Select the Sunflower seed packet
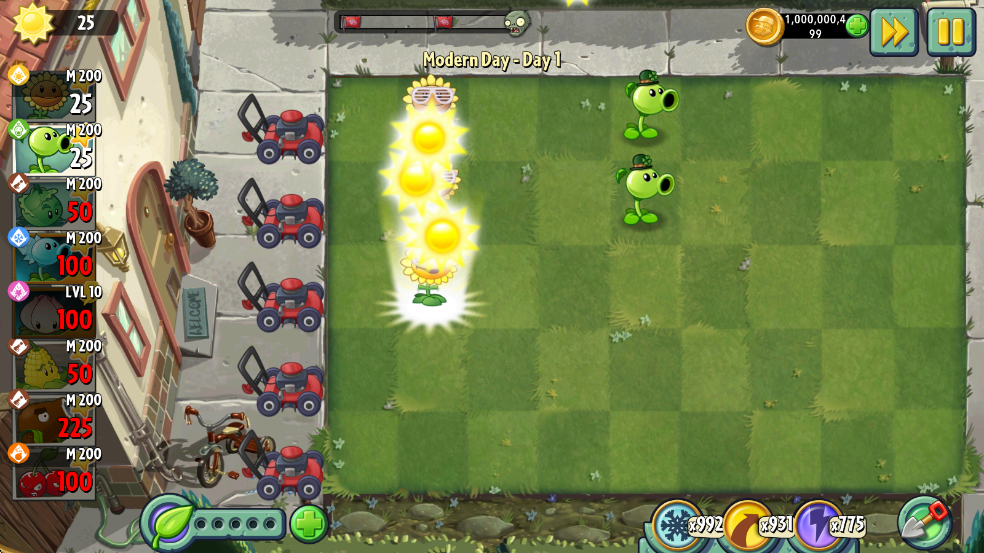 coord(55,95)
